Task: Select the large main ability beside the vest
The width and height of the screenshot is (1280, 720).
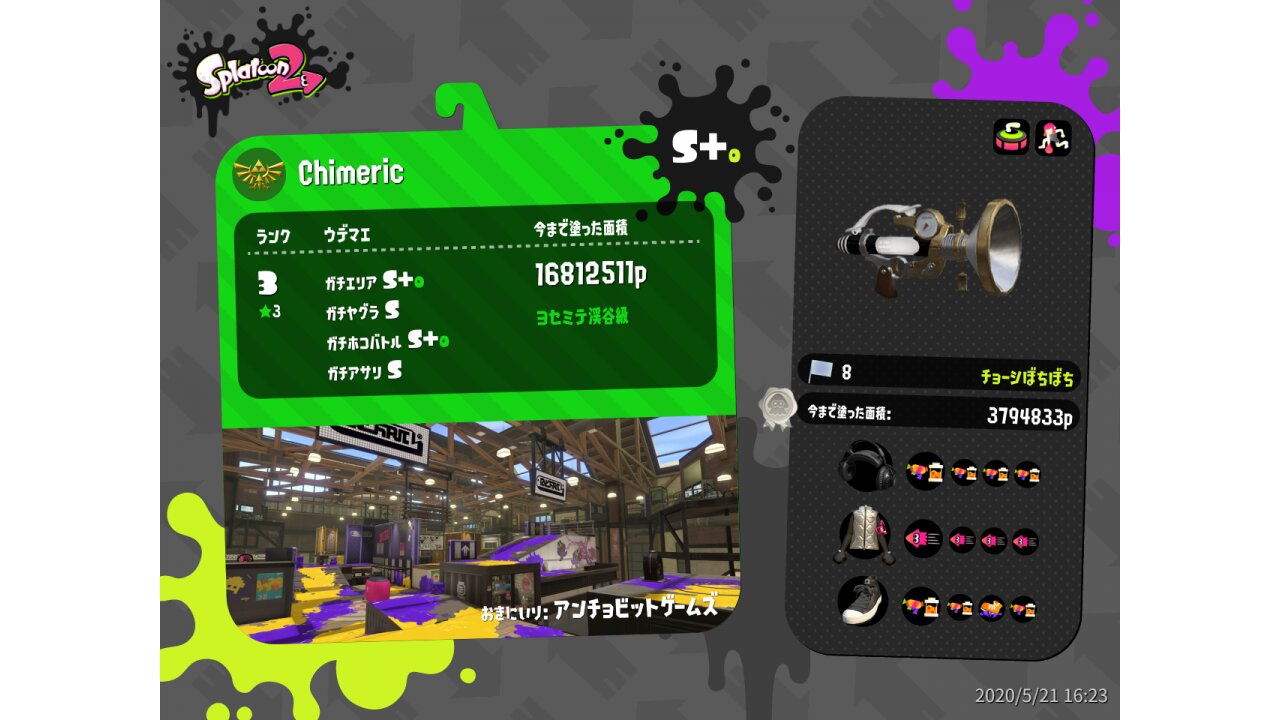Action: [923, 539]
